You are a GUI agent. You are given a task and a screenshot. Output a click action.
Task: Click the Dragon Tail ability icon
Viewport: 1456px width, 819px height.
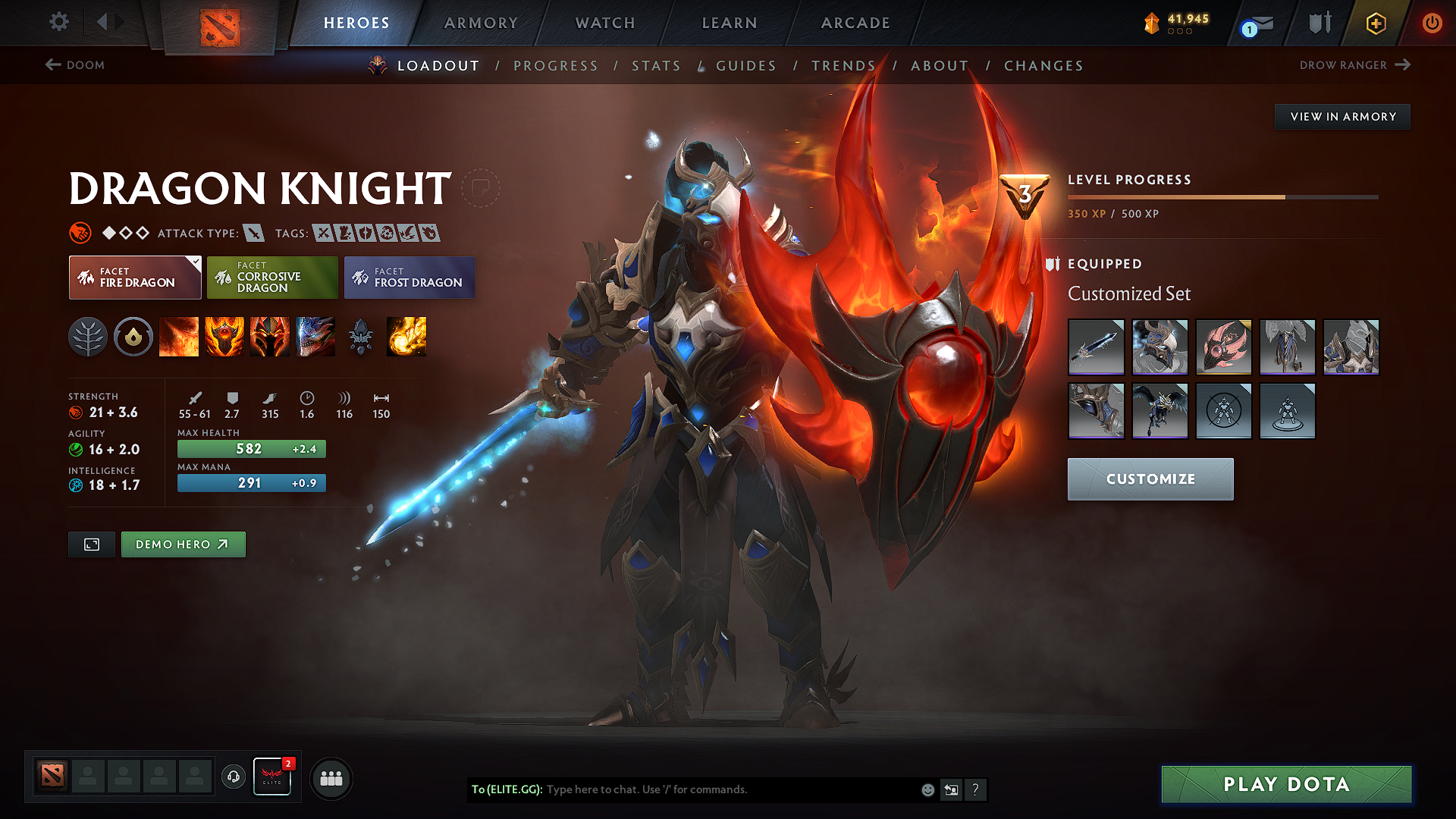[269, 337]
